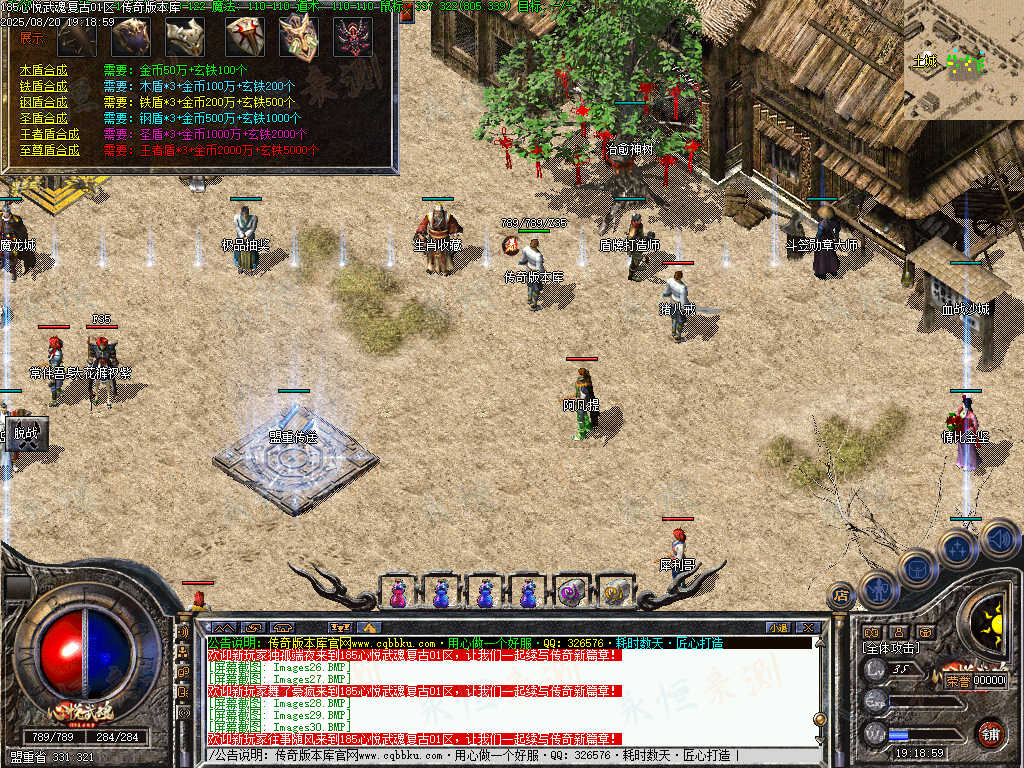The image size is (1024, 768).
Task: Use the gold spiral scroll in the hotbar
Action: [614, 593]
